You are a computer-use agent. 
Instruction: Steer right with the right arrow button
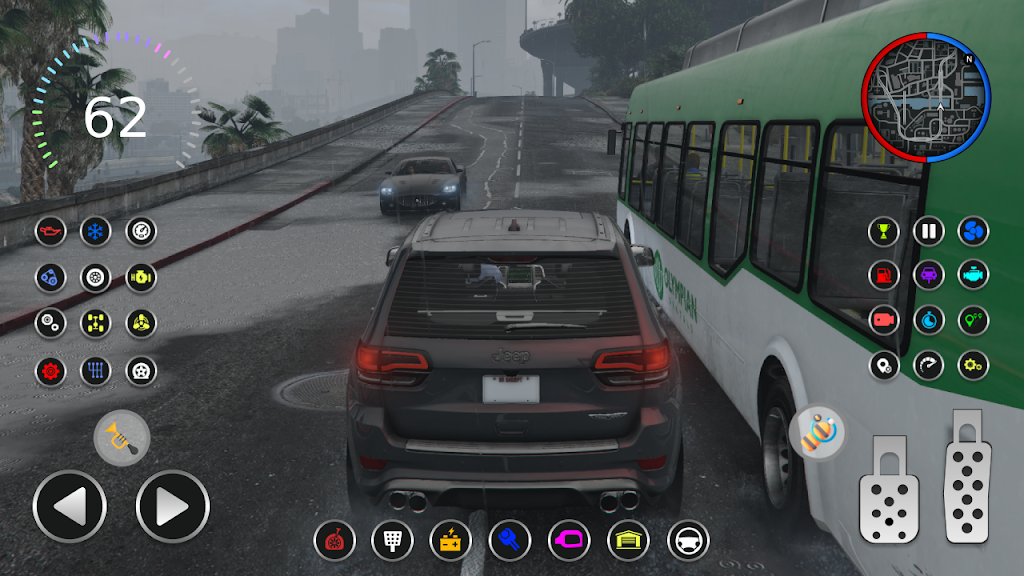tap(172, 507)
